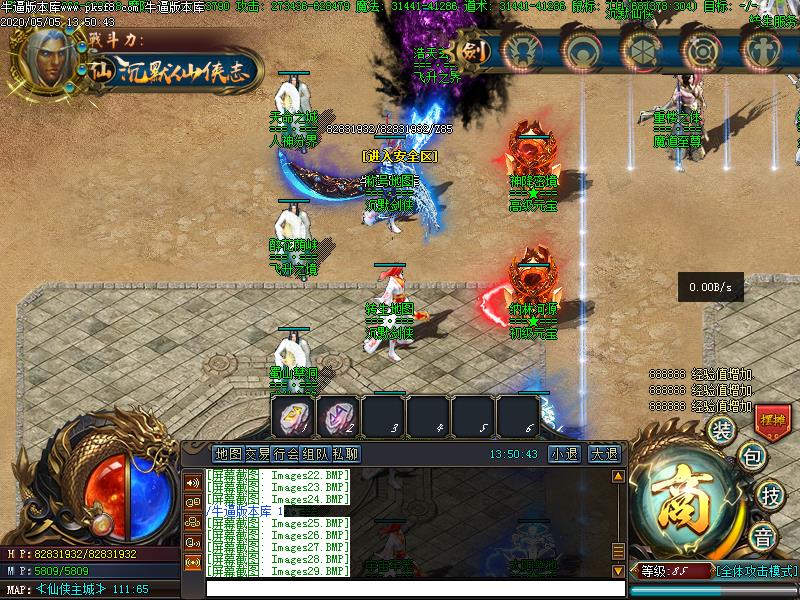Toggle the 全体攻击模式 attack mode label

[x=756, y=571]
